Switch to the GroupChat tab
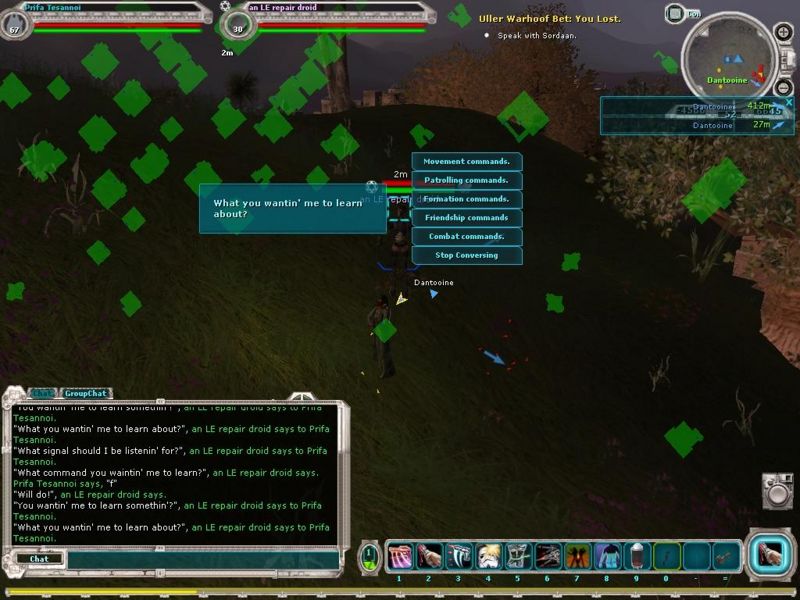This screenshot has width=800, height=600. [x=85, y=394]
